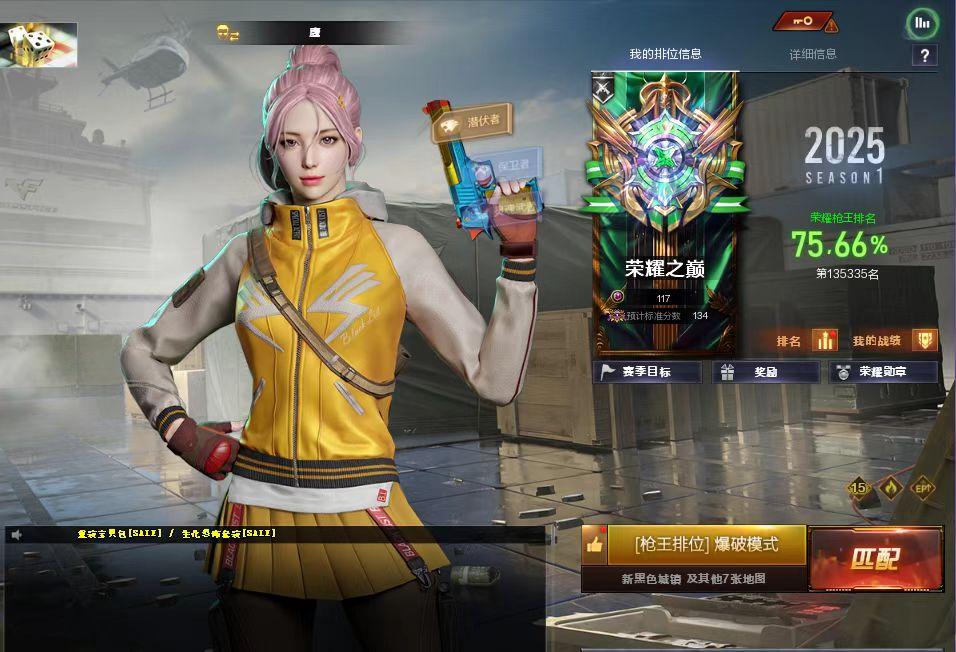Click the character swap icon
Viewport: 956px width, 652px height.
tap(228, 34)
